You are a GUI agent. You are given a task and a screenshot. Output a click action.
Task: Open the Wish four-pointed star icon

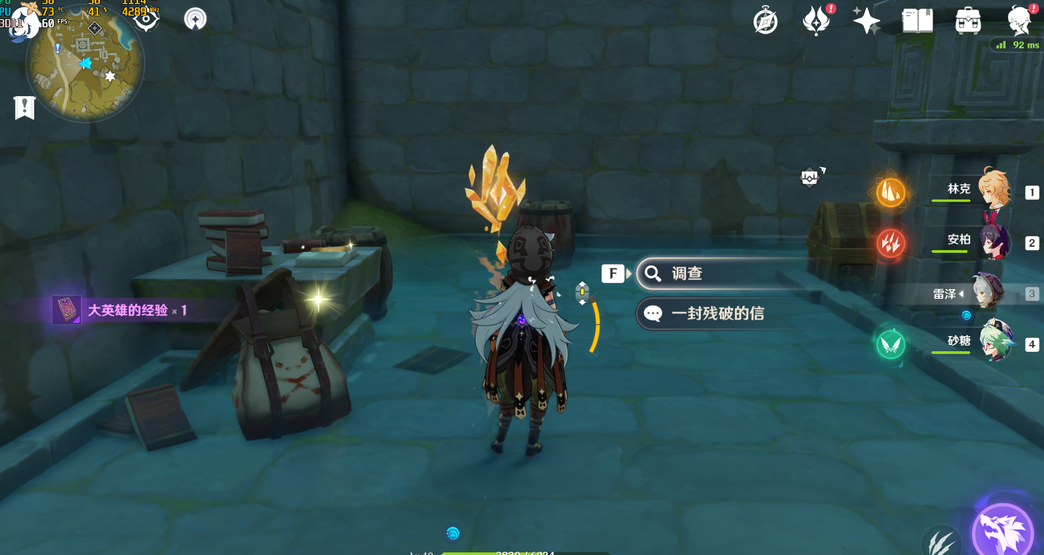click(866, 21)
